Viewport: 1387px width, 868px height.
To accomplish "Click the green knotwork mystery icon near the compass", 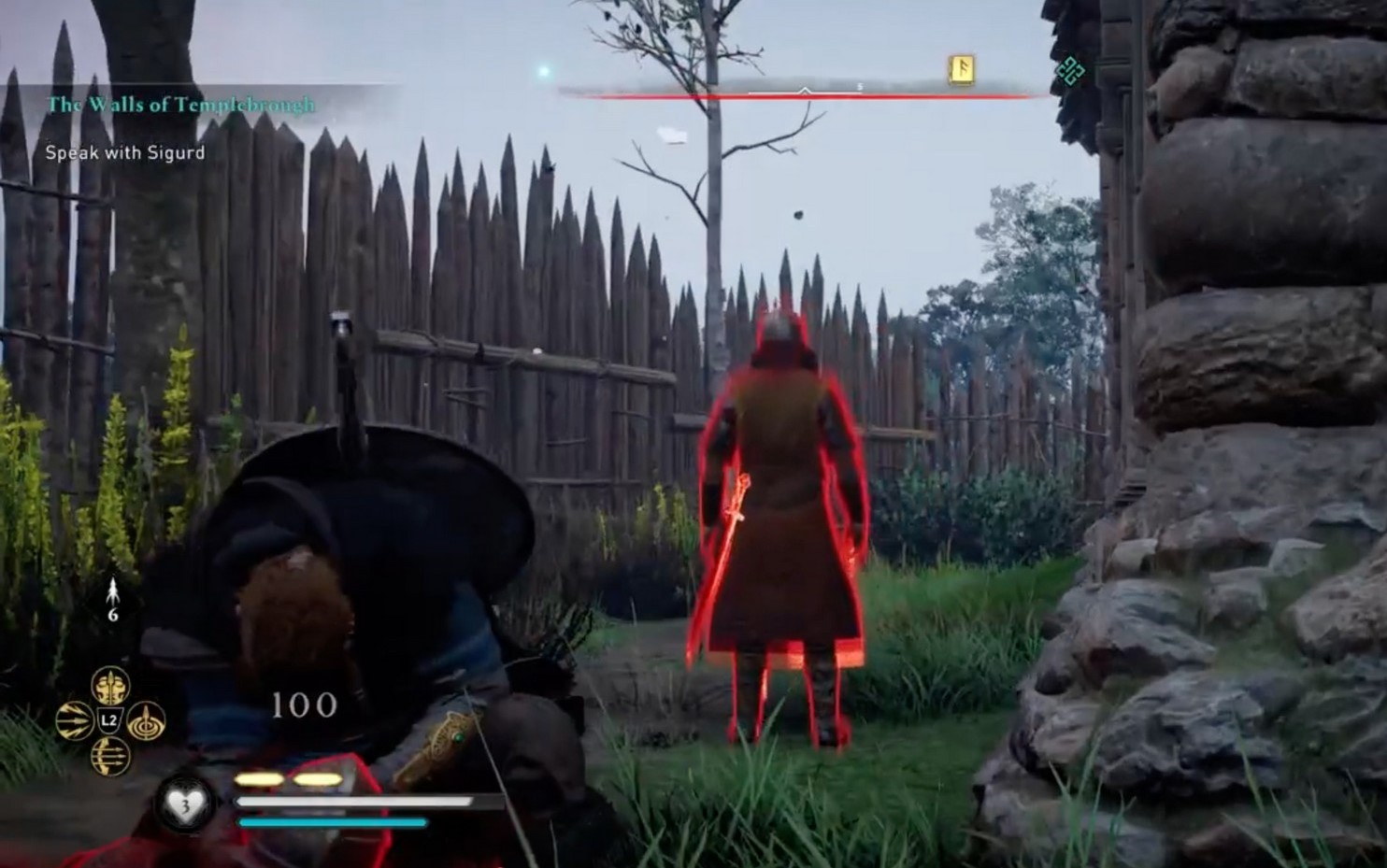I will [x=1073, y=69].
